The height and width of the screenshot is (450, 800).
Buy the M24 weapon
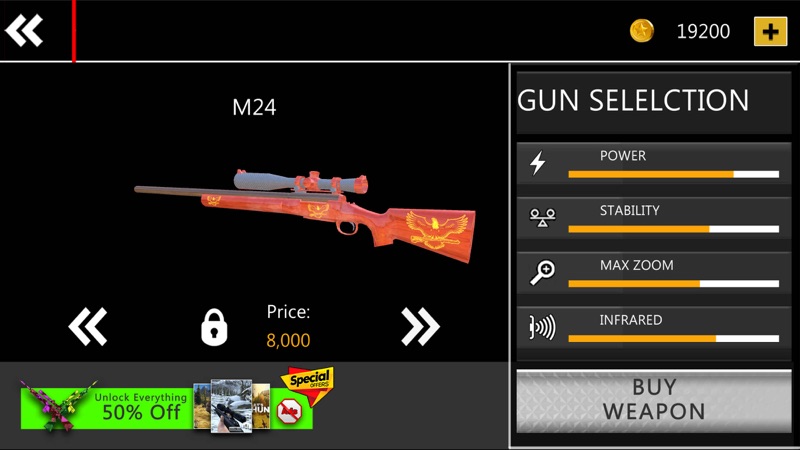coord(654,399)
